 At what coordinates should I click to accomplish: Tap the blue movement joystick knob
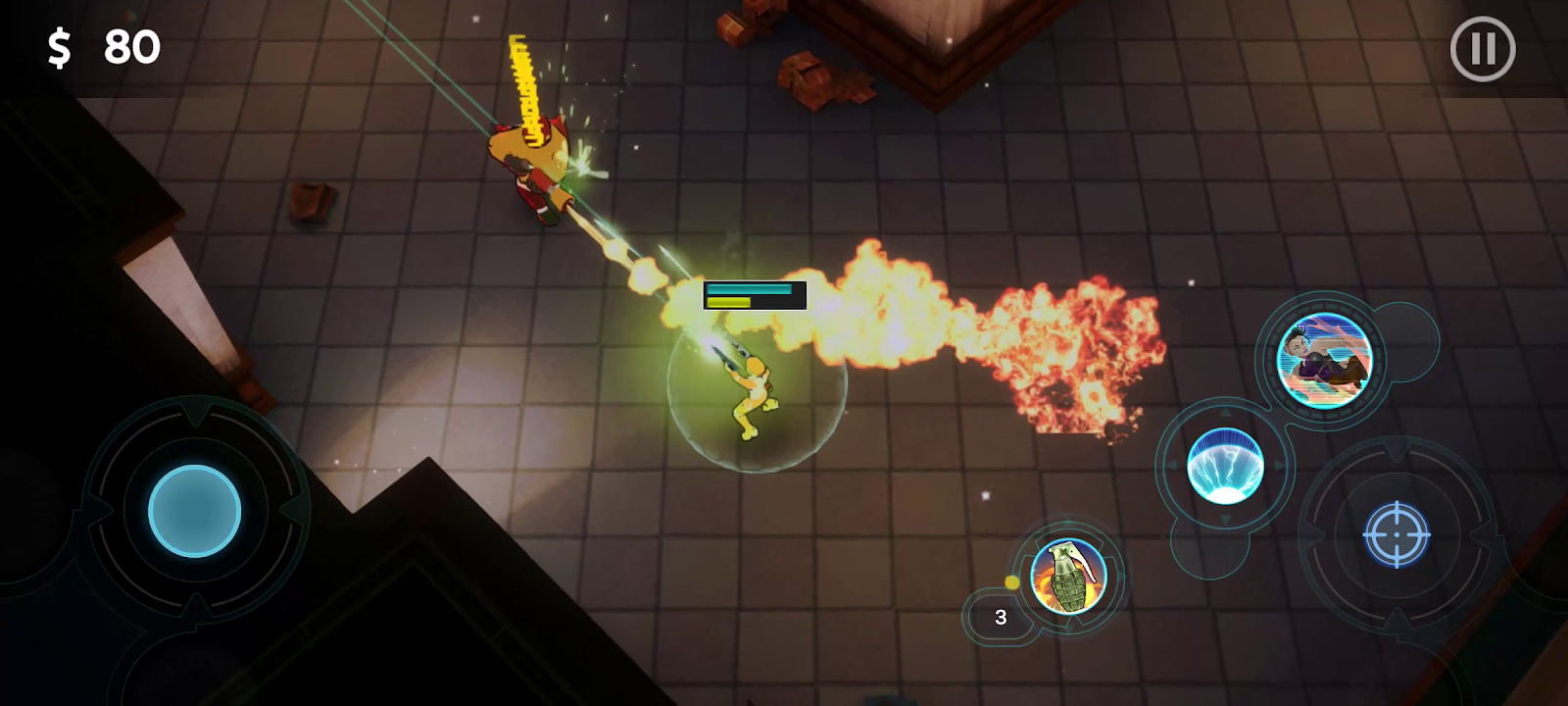pyautogui.click(x=194, y=511)
